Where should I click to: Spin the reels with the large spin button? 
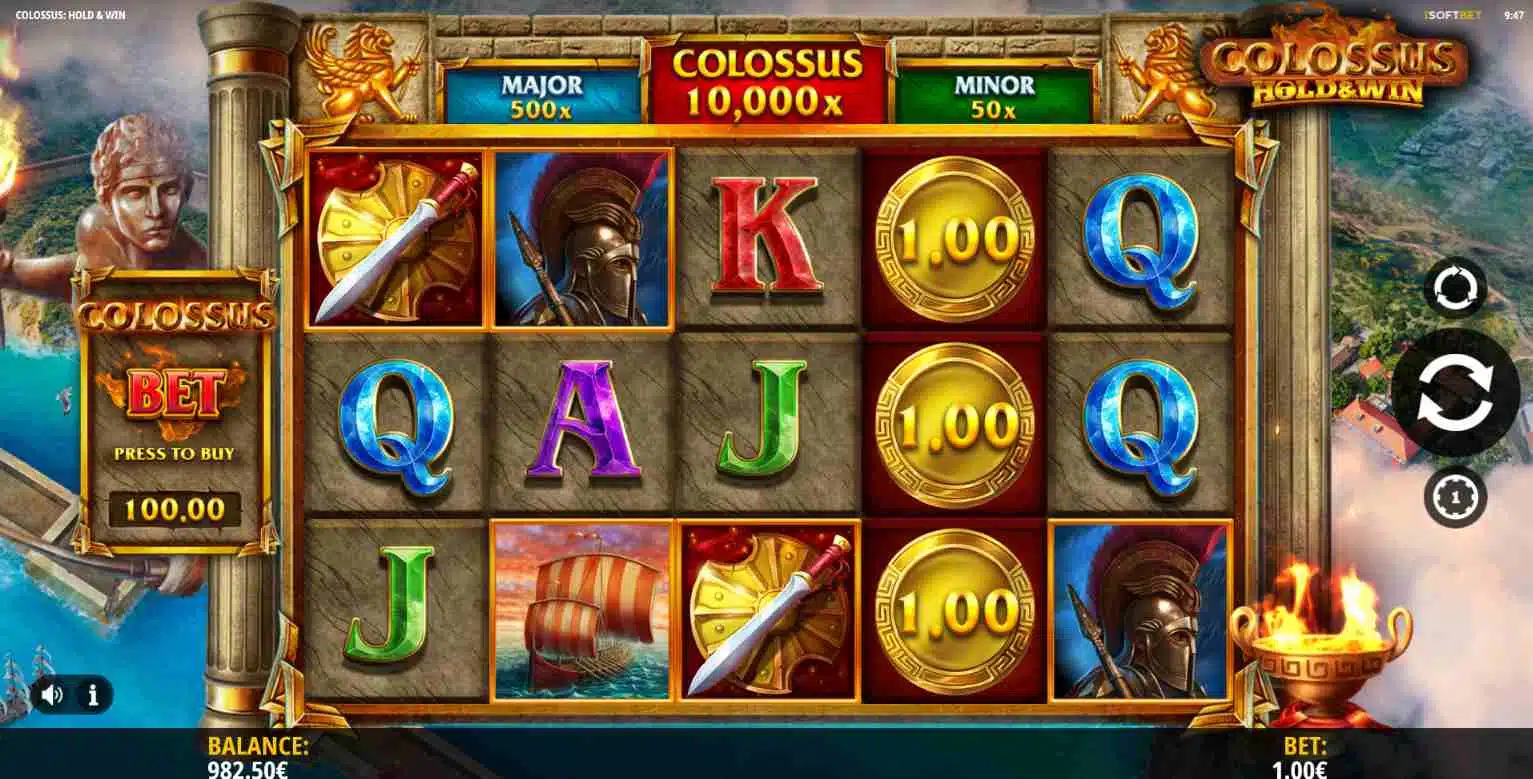[1455, 392]
